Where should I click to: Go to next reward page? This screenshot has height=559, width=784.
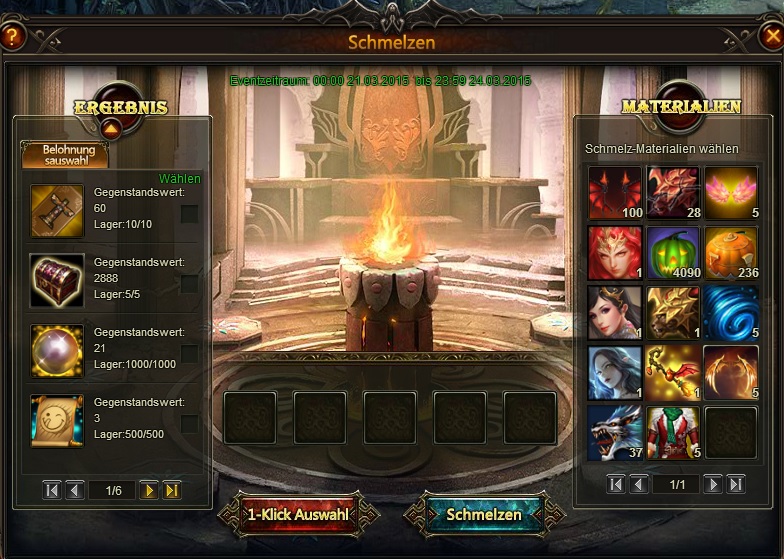[x=149, y=490]
